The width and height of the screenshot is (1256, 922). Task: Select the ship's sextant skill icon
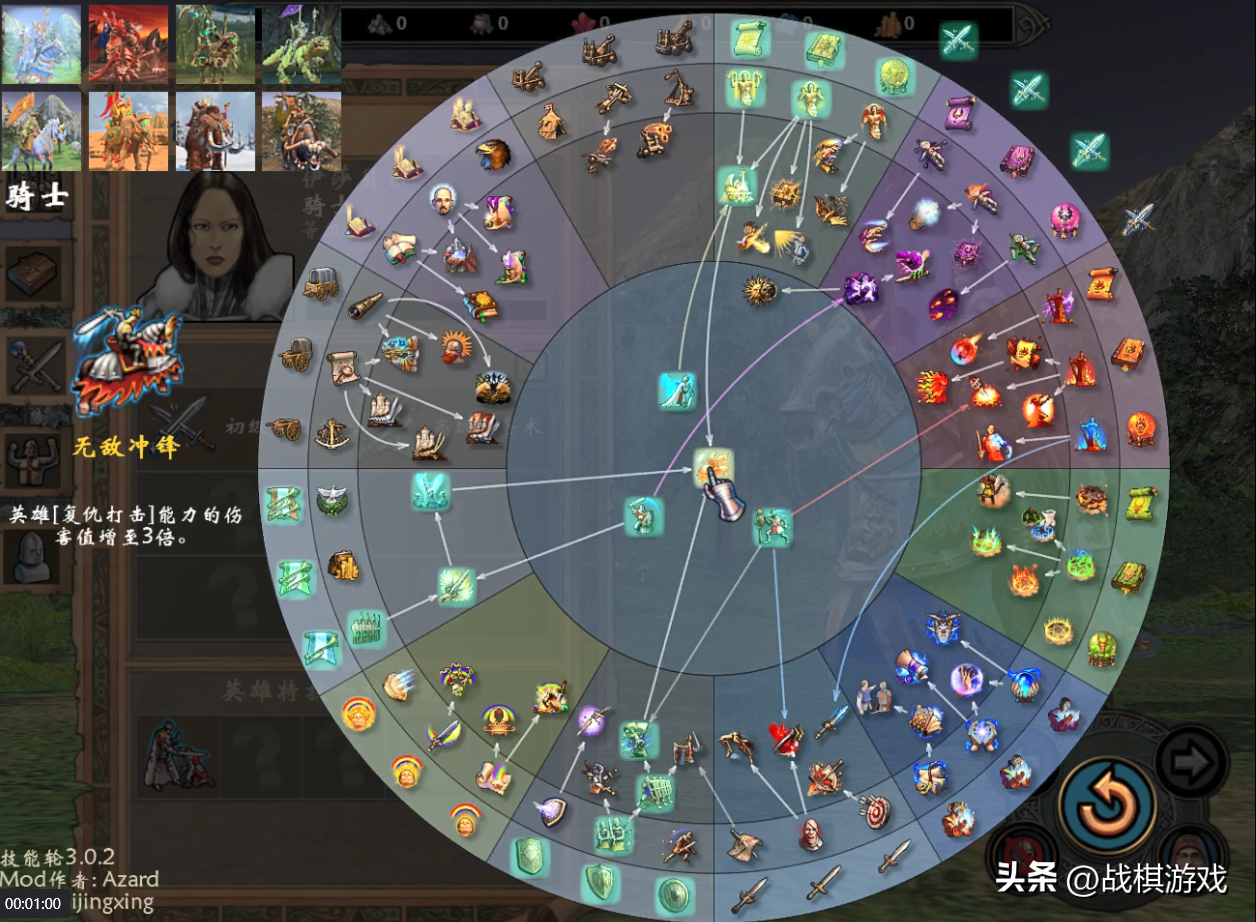coord(333,433)
